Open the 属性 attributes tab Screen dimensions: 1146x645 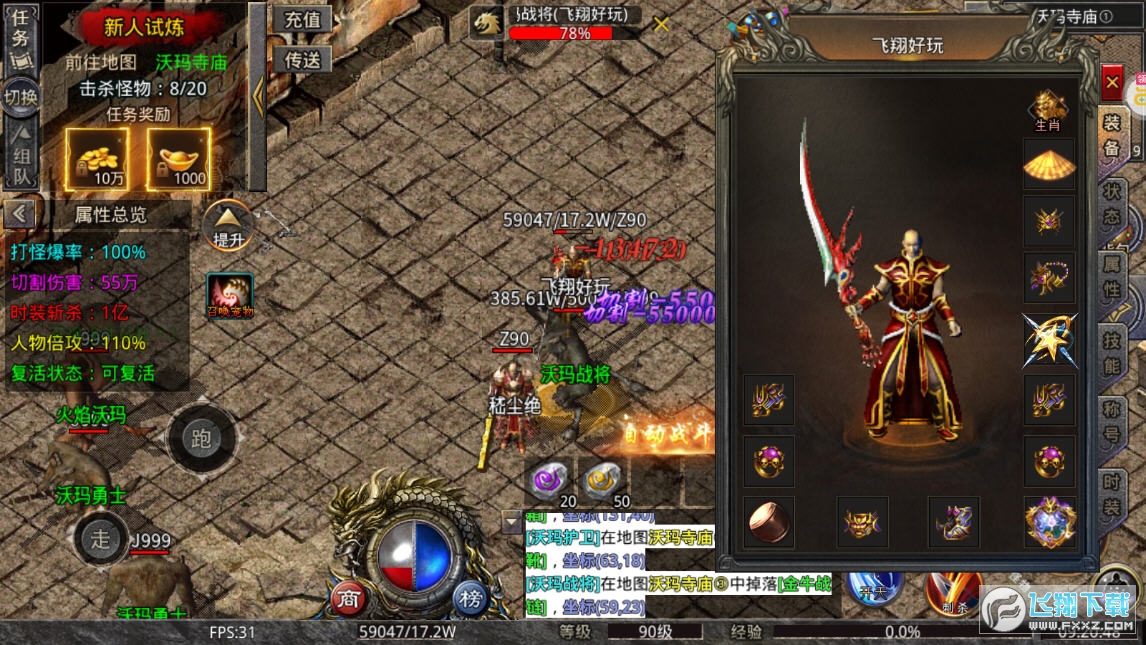[1111, 278]
